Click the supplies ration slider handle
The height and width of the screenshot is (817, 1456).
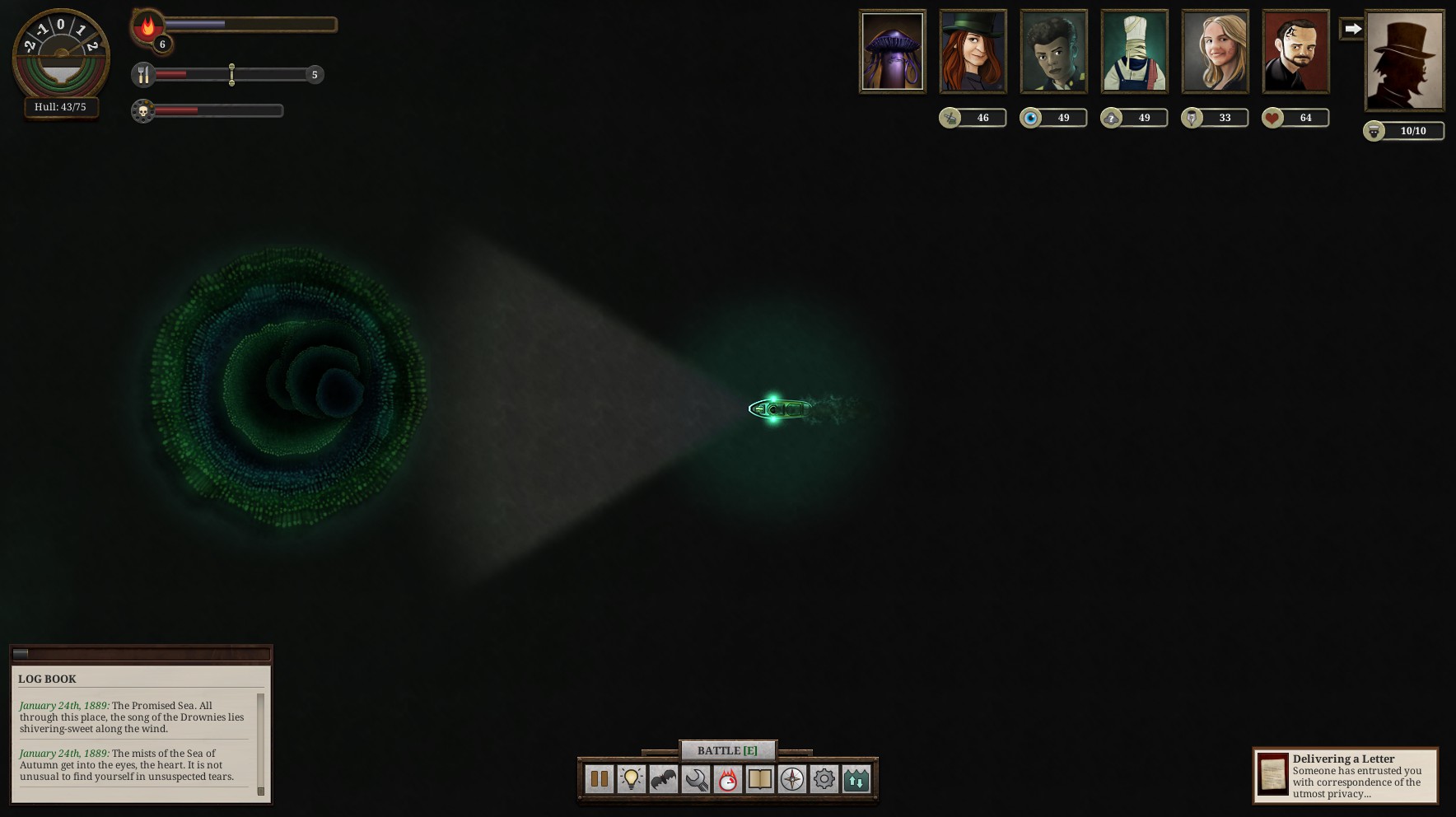[x=231, y=74]
